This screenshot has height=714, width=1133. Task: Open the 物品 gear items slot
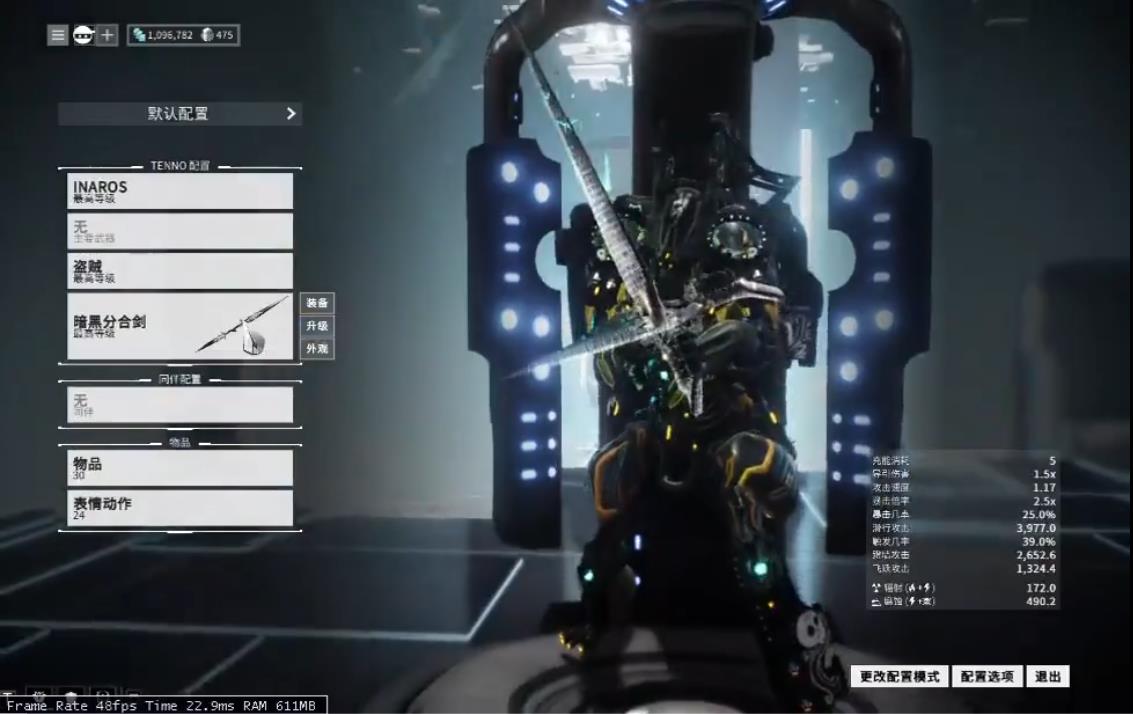pyautogui.click(x=180, y=468)
